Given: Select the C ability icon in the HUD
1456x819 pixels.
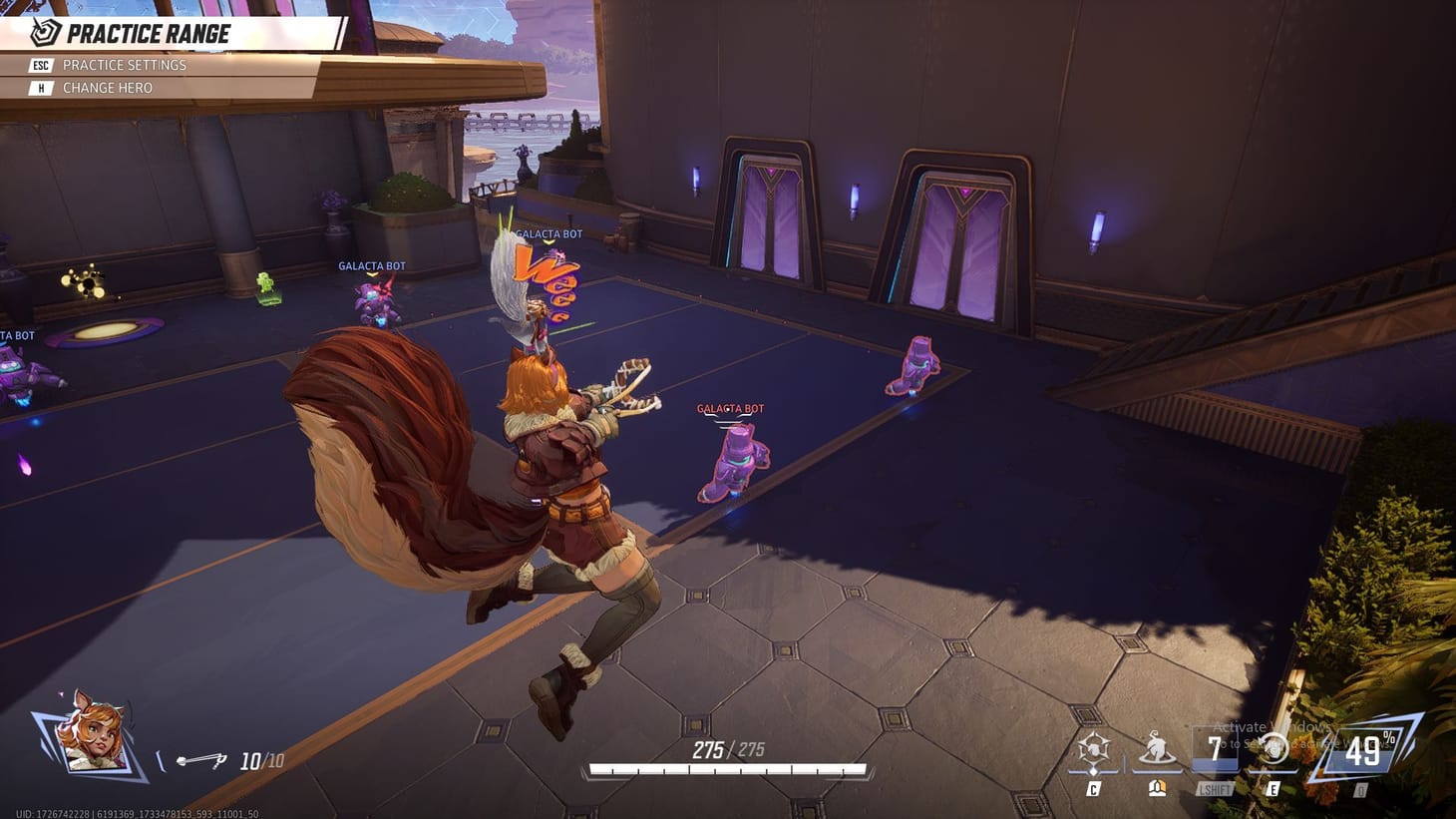Looking at the screenshot, I should 1095,749.
